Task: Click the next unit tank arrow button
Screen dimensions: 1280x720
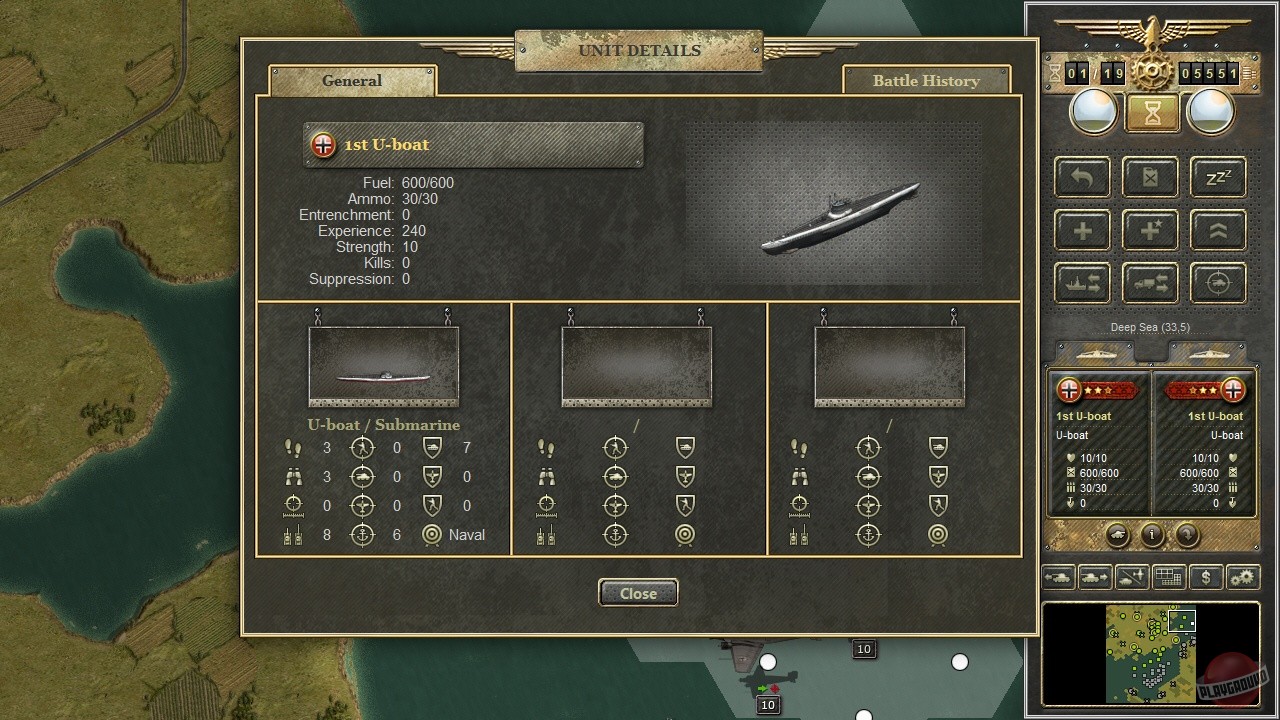Action: click(1096, 577)
